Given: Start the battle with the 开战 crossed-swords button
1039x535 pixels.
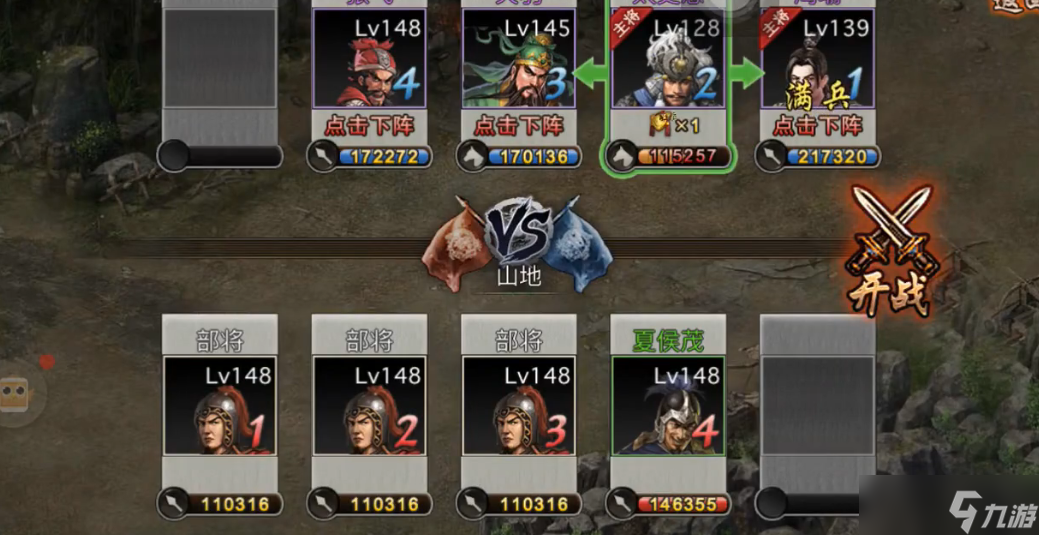Looking at the screenshot, I should pos(890,255).
